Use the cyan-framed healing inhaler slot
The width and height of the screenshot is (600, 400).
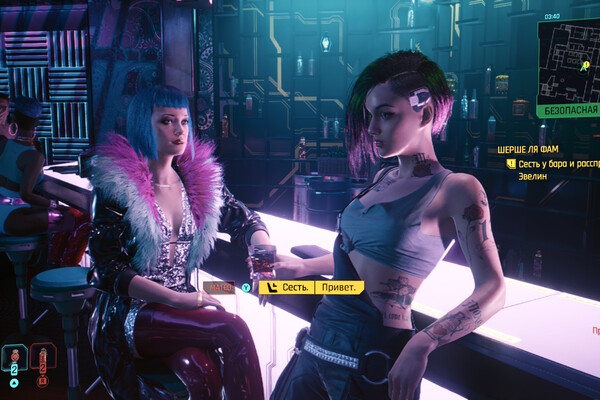coord(15,357)
